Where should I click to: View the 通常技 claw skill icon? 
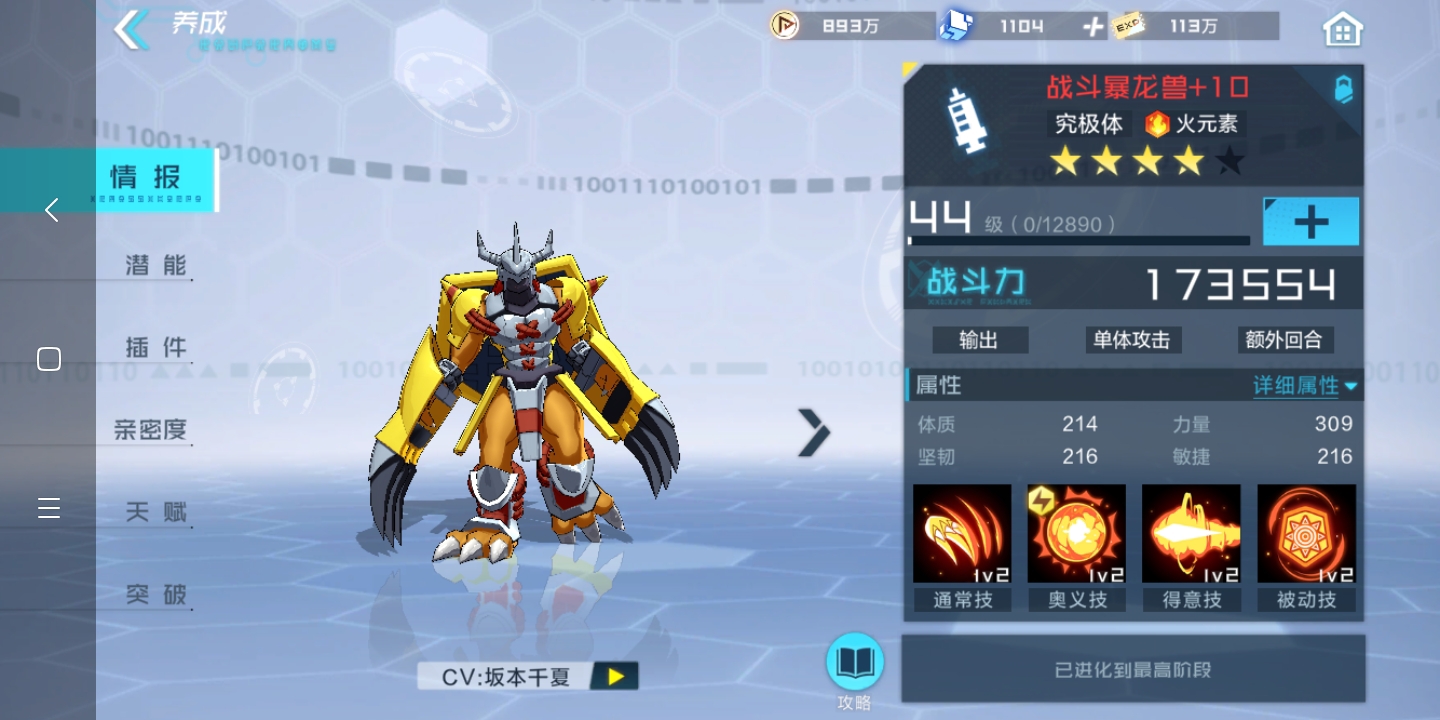pos(962,534)
